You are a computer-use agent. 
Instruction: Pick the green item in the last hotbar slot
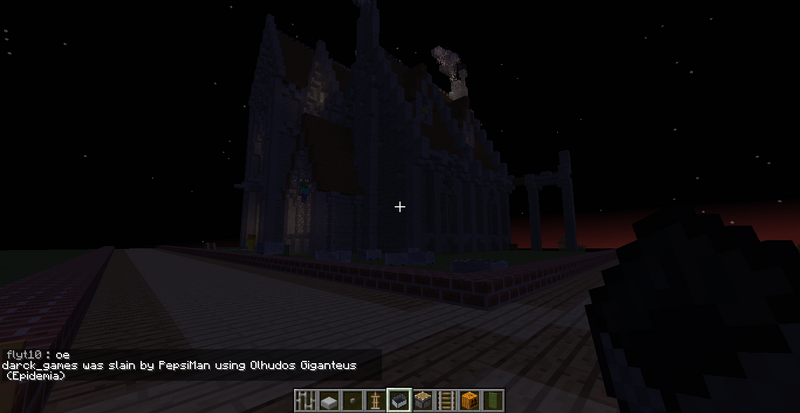tap(494, 401)
